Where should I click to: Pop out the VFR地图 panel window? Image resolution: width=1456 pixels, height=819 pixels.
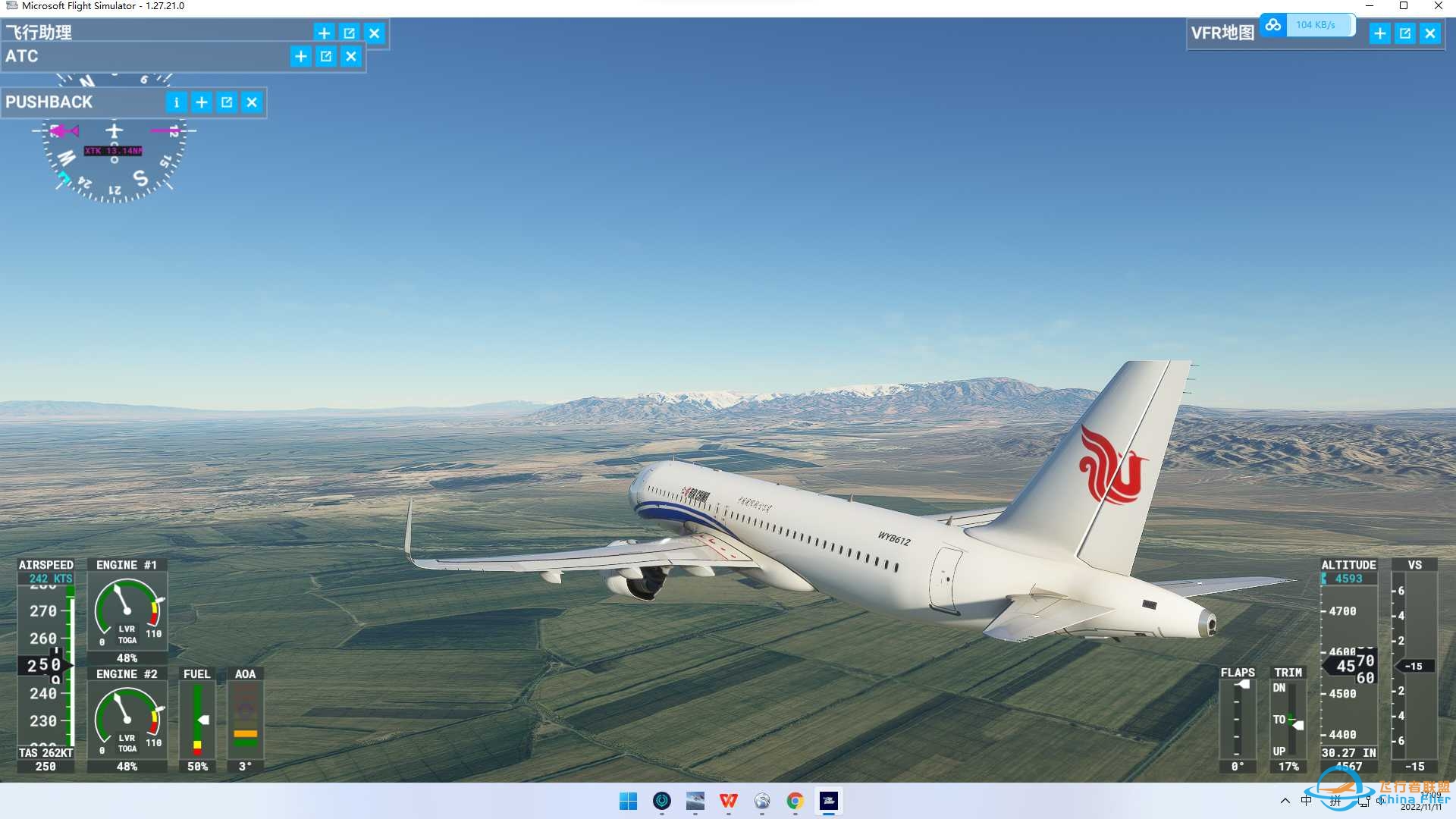pyautogui.click(x=1405, y=33)
